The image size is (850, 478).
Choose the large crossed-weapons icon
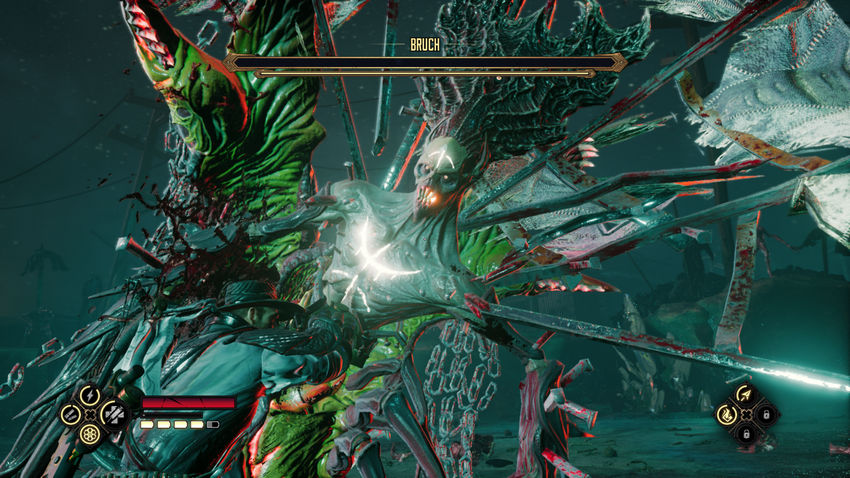[112, 414]
